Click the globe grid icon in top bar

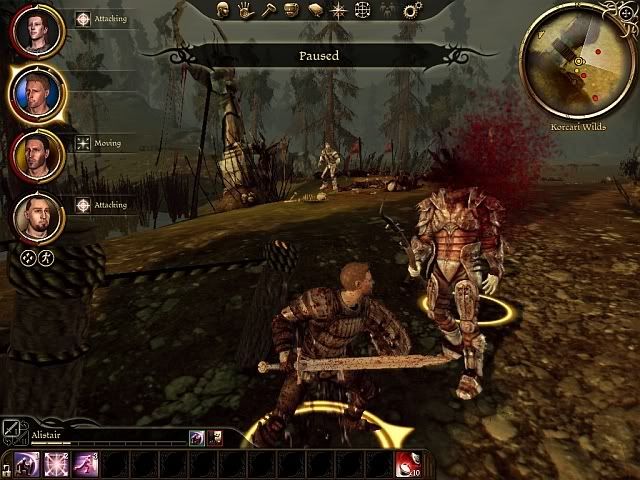point(361,11)
